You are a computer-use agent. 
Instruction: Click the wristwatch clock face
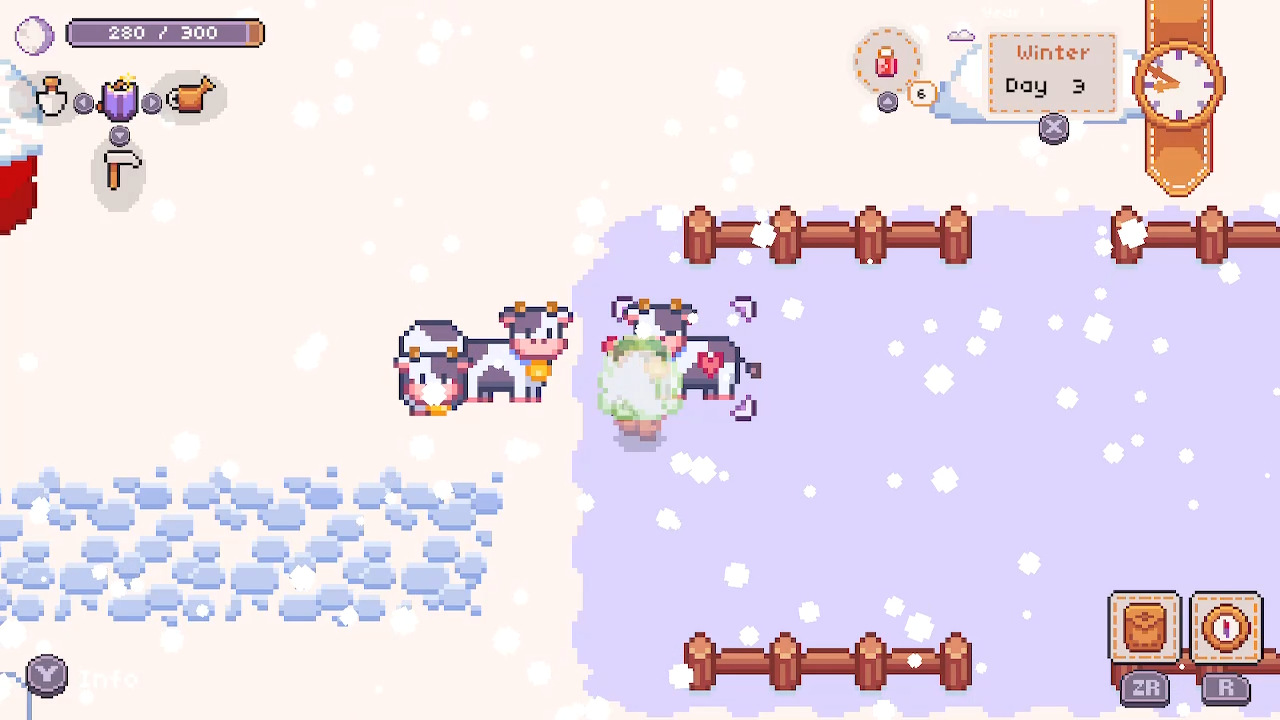coord(1178,82)
